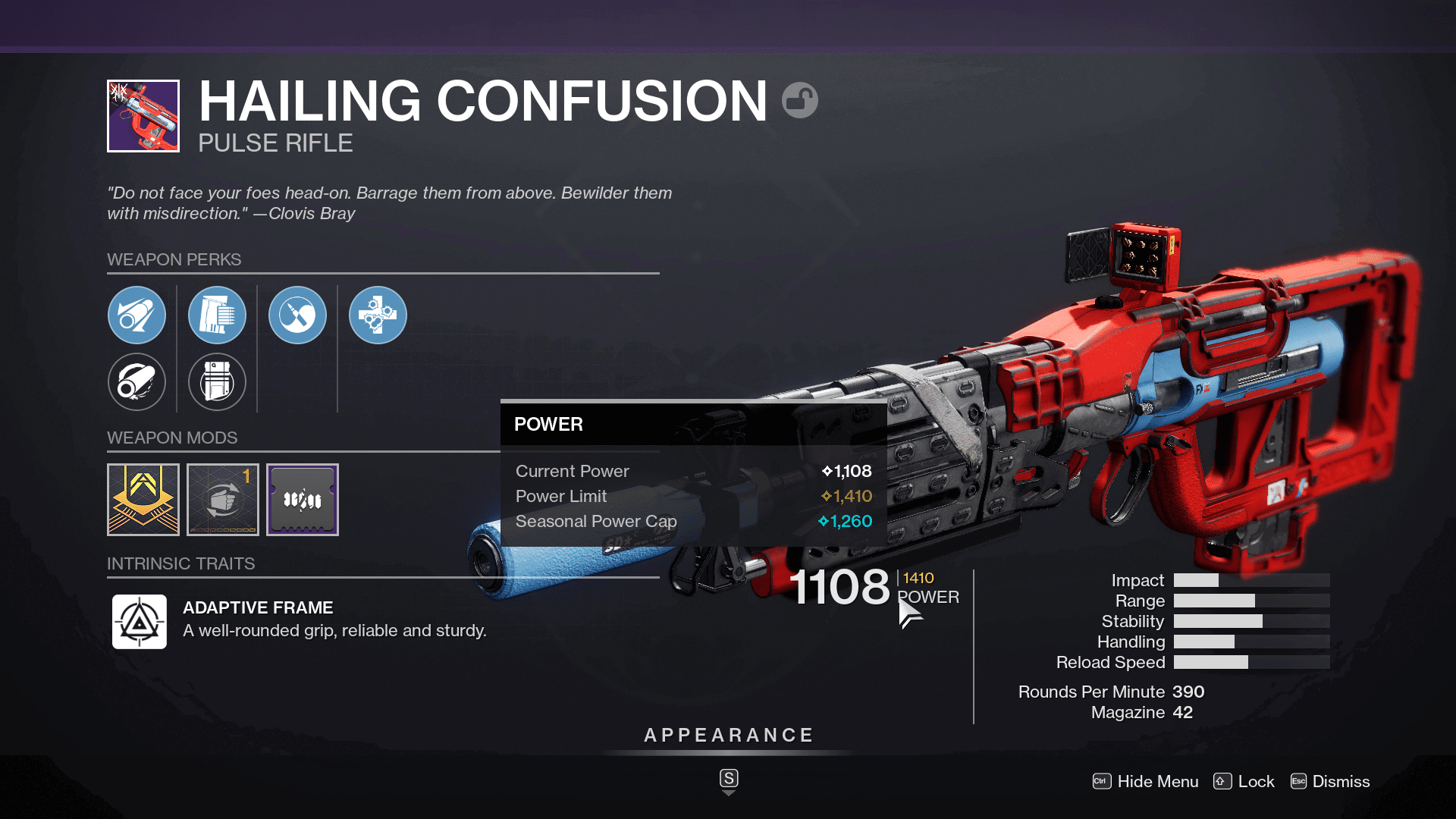The width and height of the screenshot is (1456, 819).
Task: Select the magazine perk with stacked bullets
Action: pyautogui.click(x=217, y=315)
